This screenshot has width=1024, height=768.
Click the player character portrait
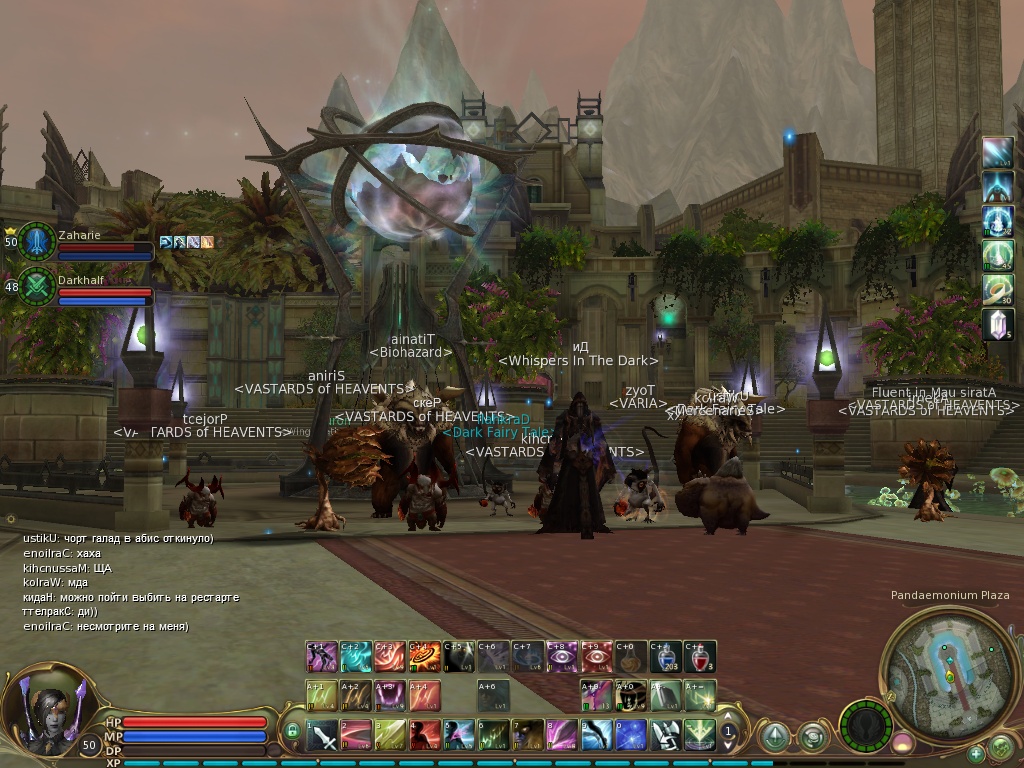(x=44, y=711)
